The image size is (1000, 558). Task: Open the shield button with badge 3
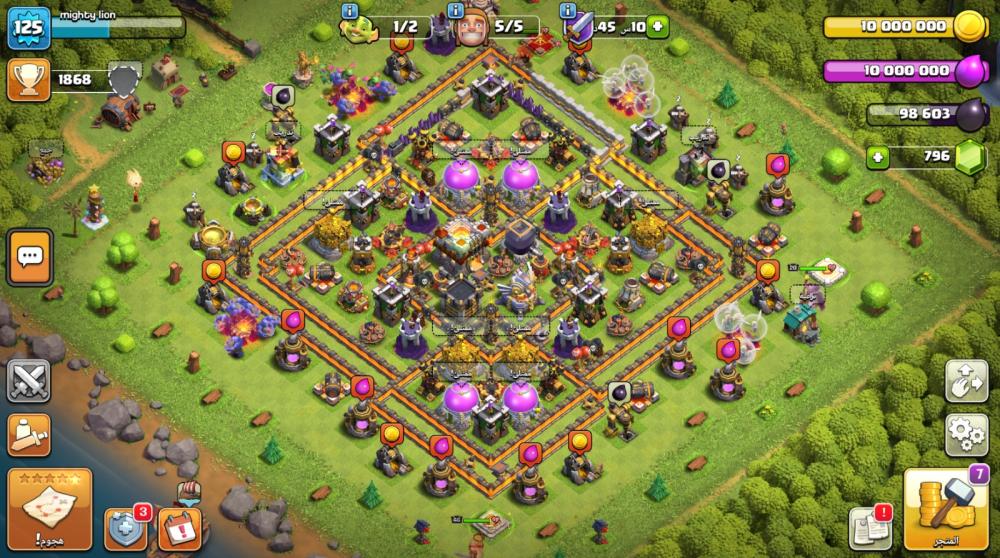click(x=126, y=528)
